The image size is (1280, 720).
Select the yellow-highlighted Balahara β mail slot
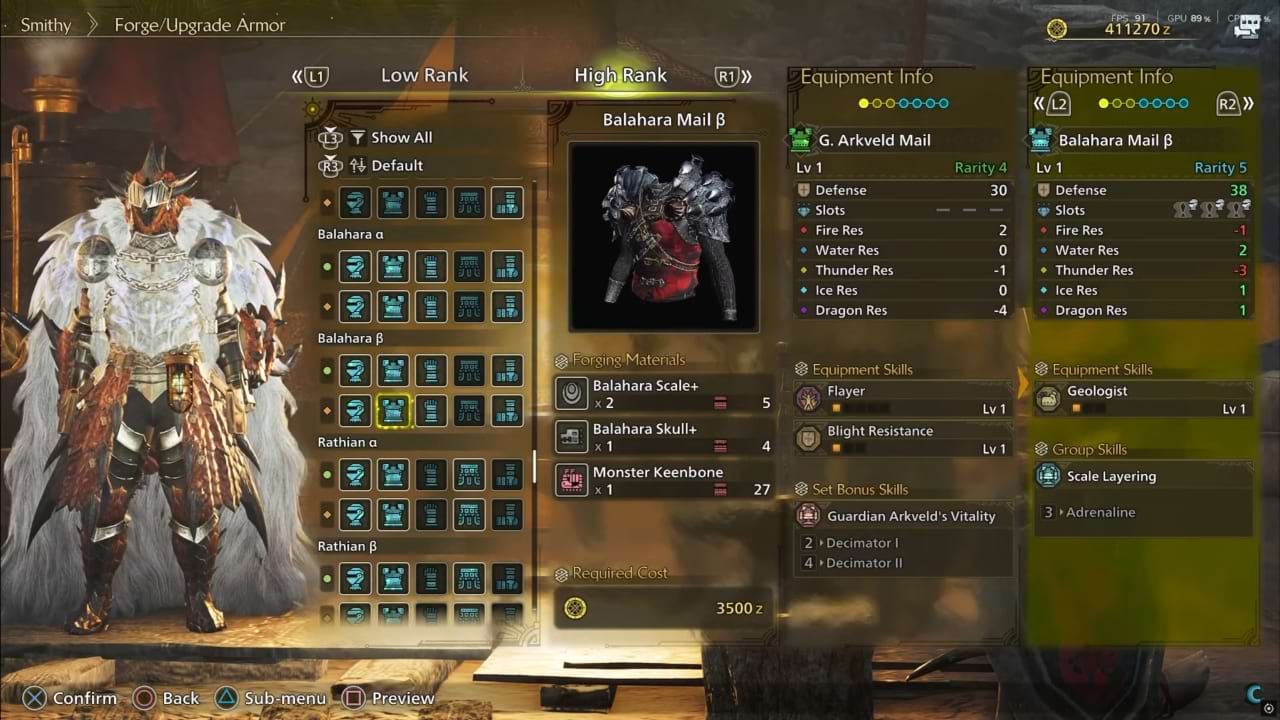pos(392,410)
